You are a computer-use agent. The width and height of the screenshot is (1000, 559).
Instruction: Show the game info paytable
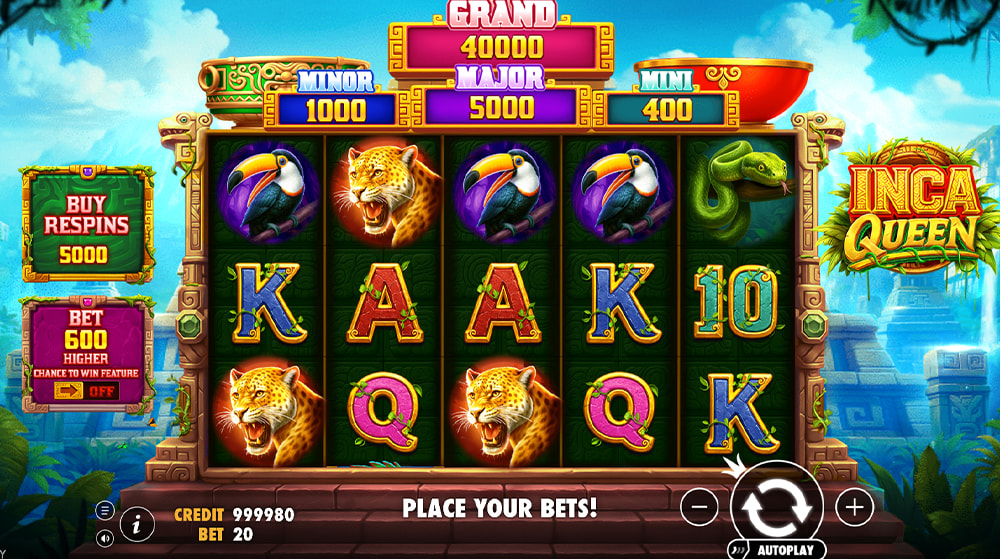(136, 522)
